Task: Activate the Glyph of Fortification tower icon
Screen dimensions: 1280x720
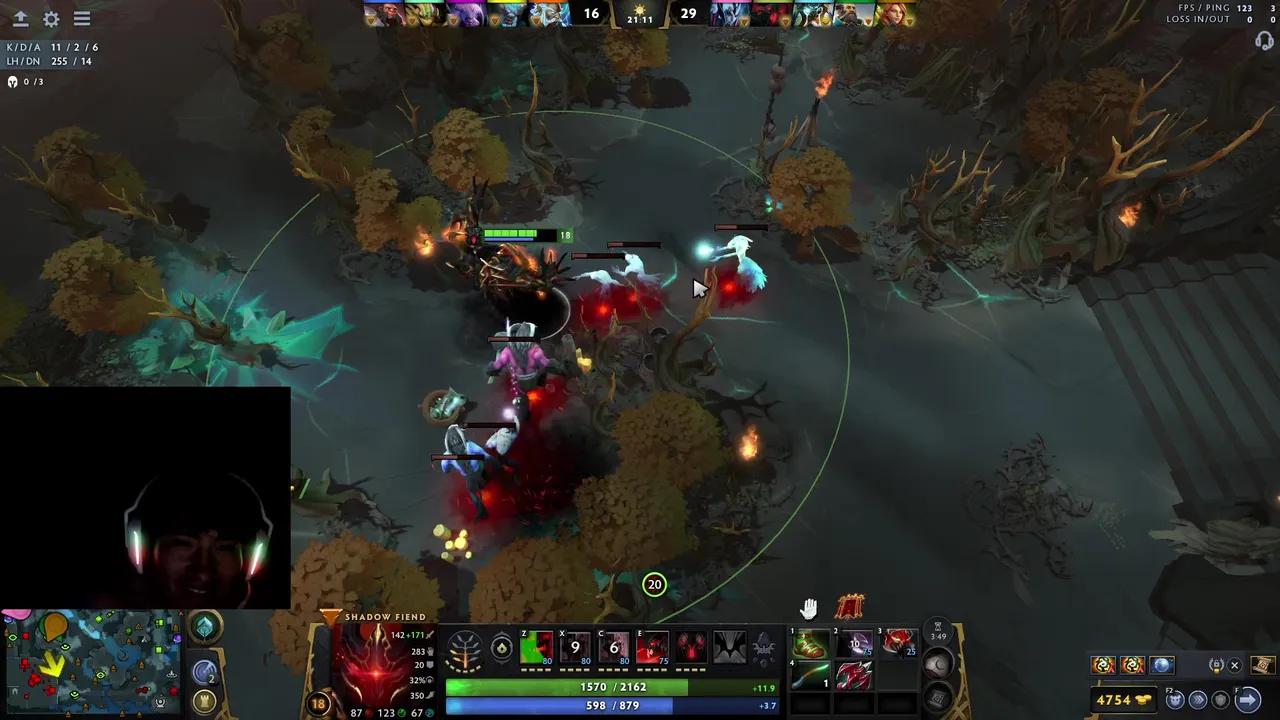Action: 203,702
